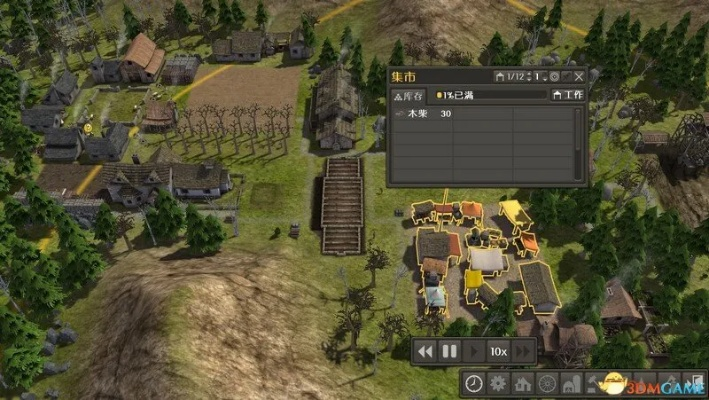Pause the game

450,351
